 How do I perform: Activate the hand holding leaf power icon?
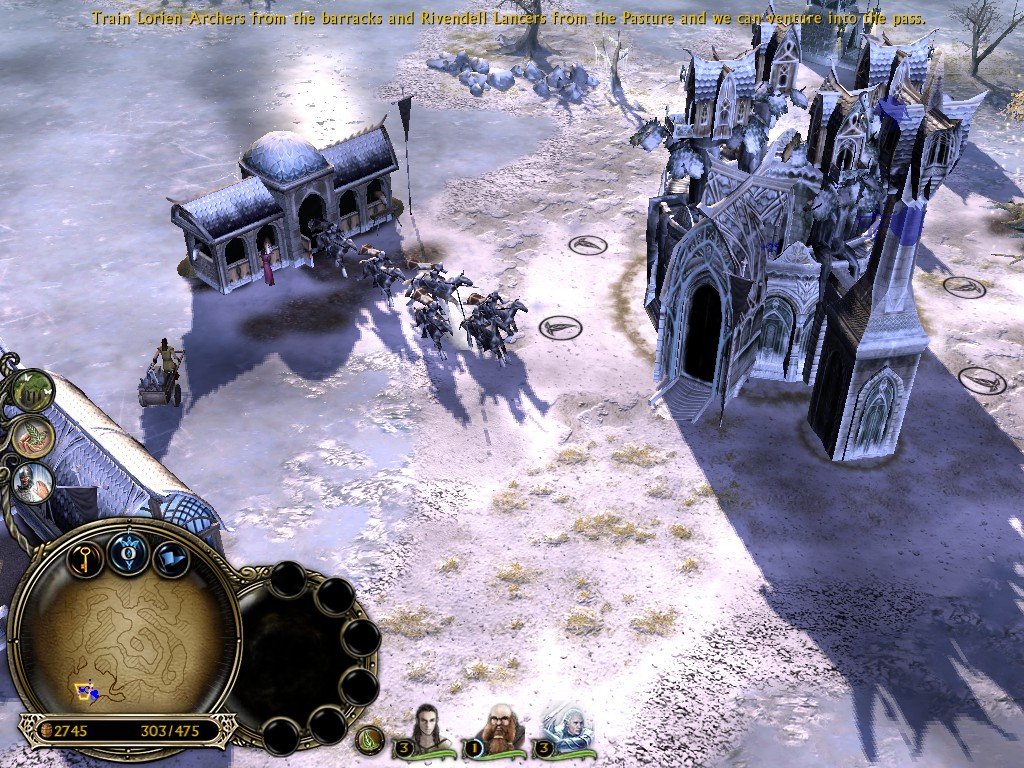pyautogui.click(x=33, y=436)
